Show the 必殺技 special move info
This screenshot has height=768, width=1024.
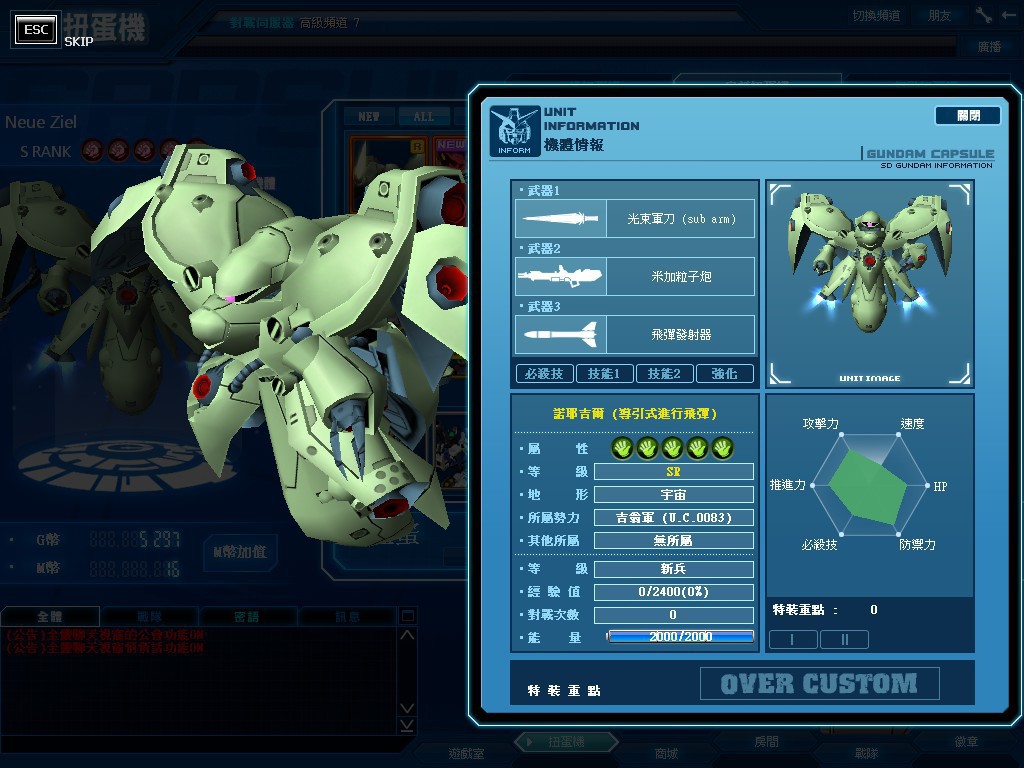click(544, 374)
